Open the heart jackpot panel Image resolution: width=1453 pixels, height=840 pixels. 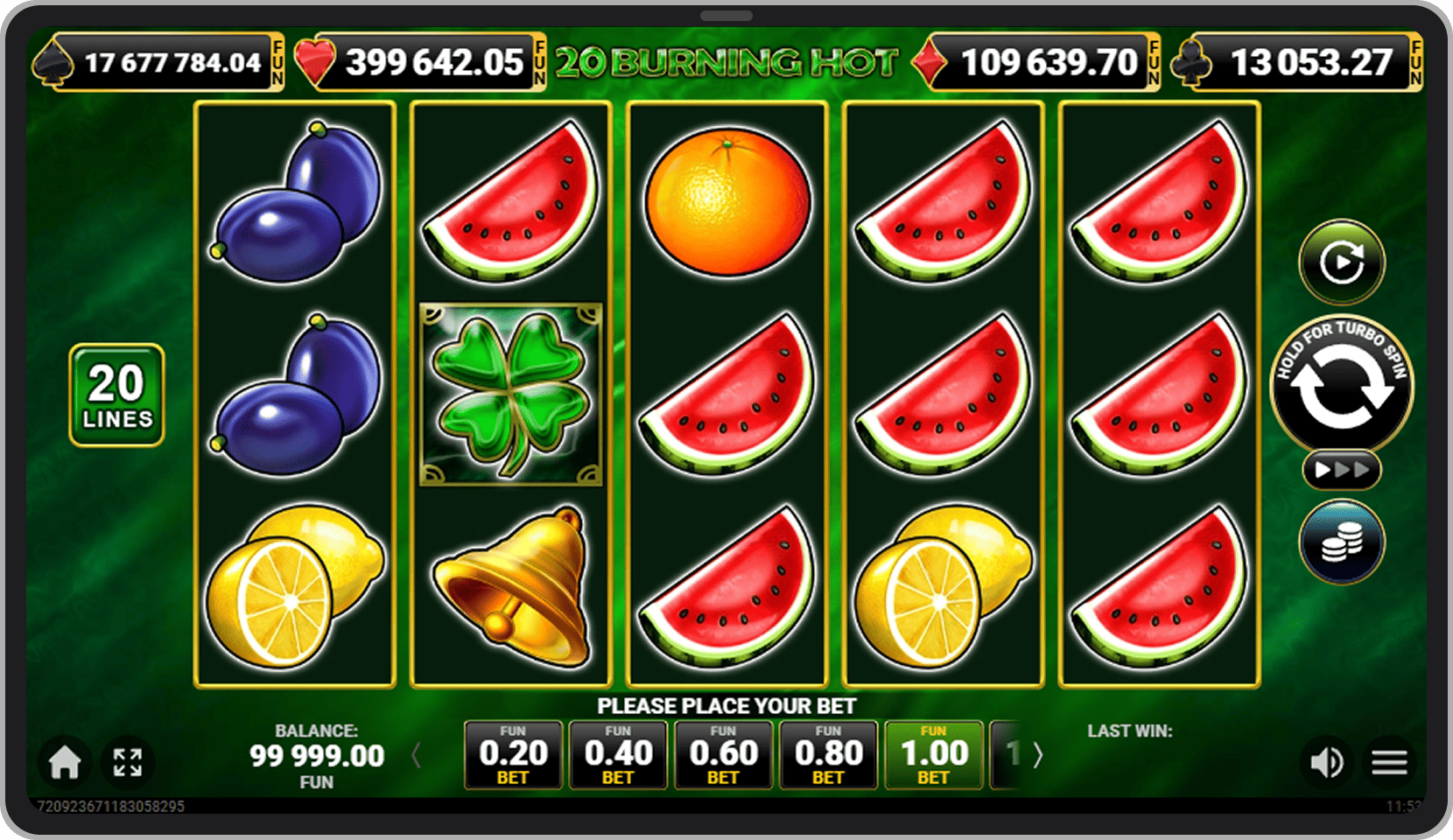point(420,62)
